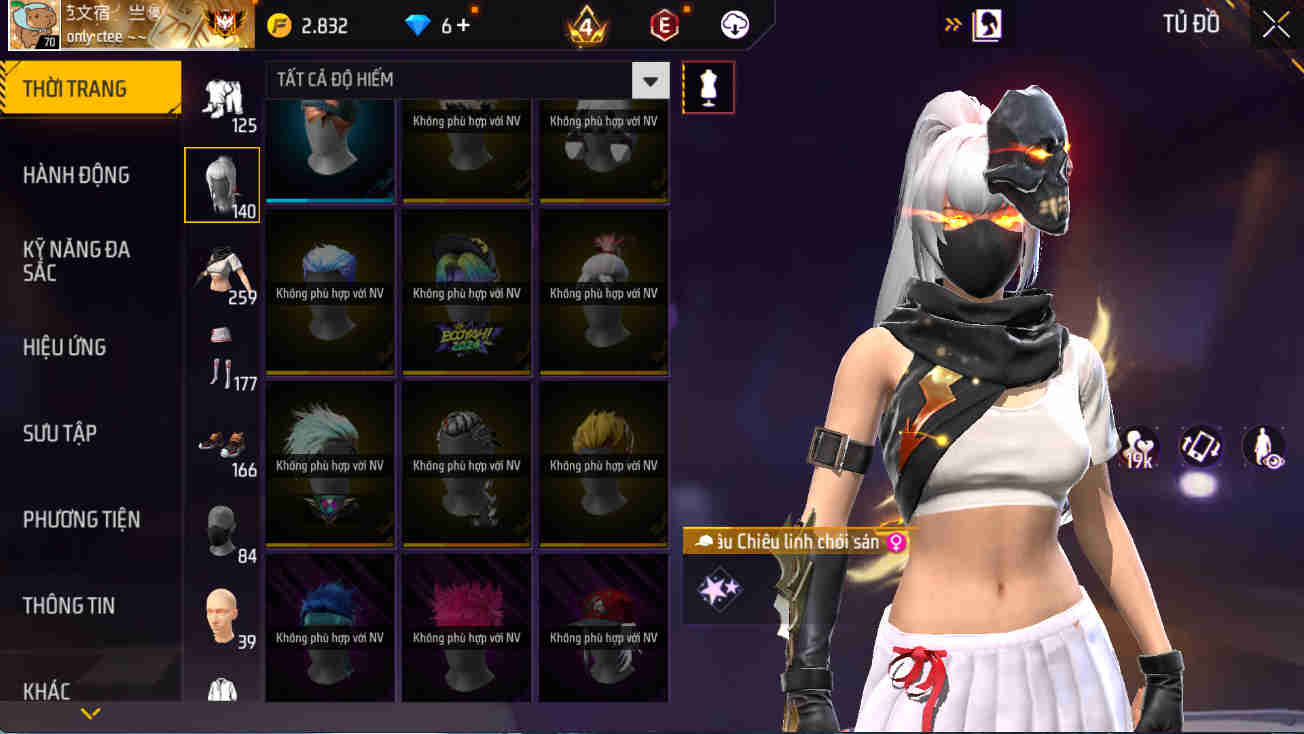Toggle the mannequin display next to rarity filter
The image size is (1304, 734).
coord(709,87)
